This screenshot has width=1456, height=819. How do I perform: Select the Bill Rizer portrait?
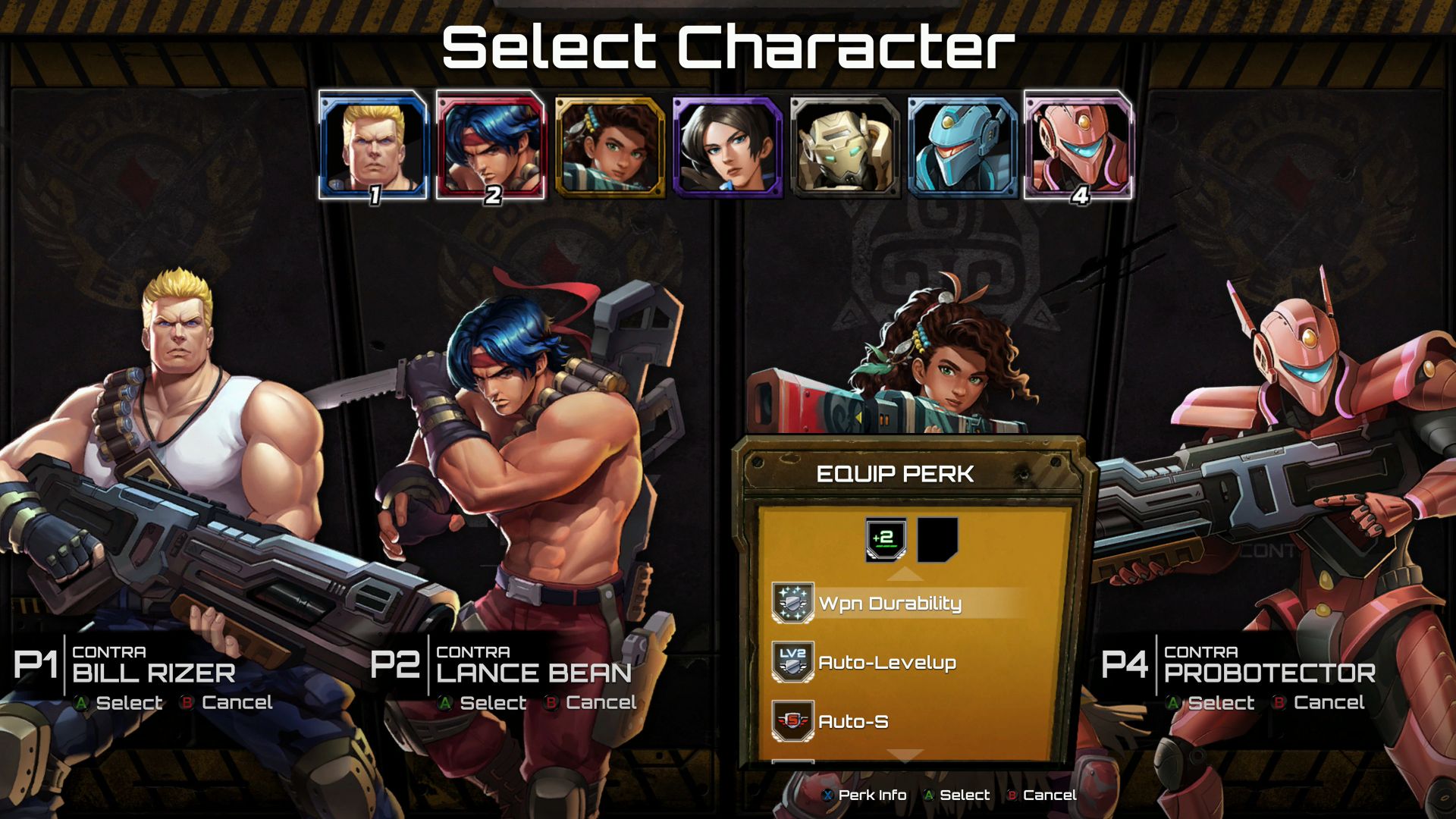coord(373,146)
